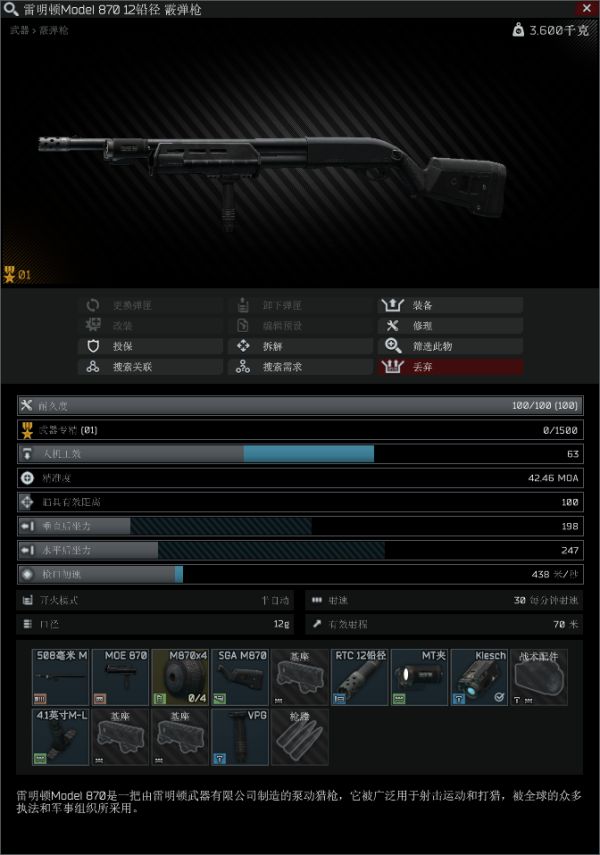The height and width of the screenshot is (855, 600).
Task: Select the 508mm barrel slot
Action: click(60, 677)
